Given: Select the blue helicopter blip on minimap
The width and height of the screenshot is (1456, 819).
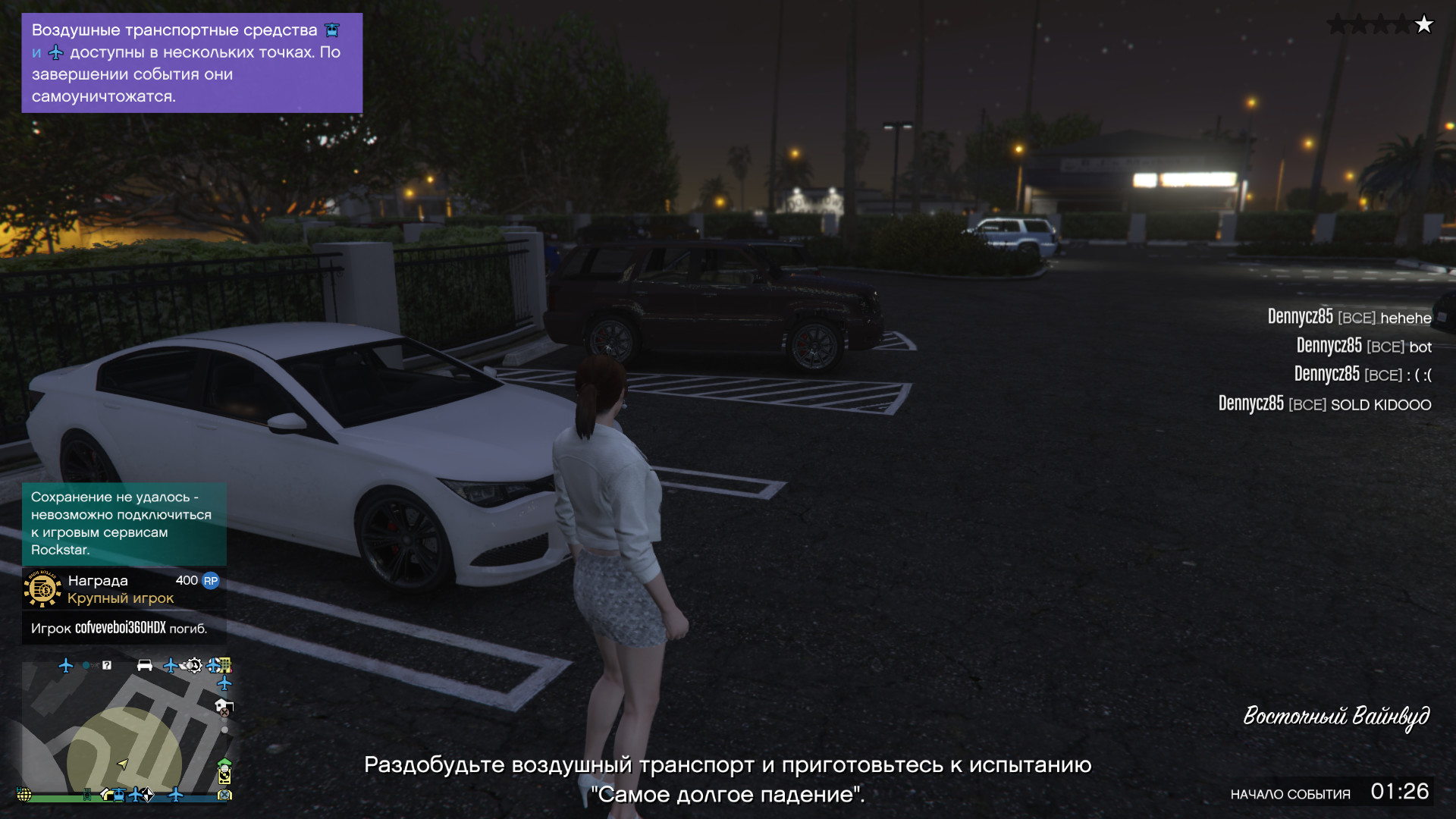Looking at the screenshot, I should pos(119,795).
